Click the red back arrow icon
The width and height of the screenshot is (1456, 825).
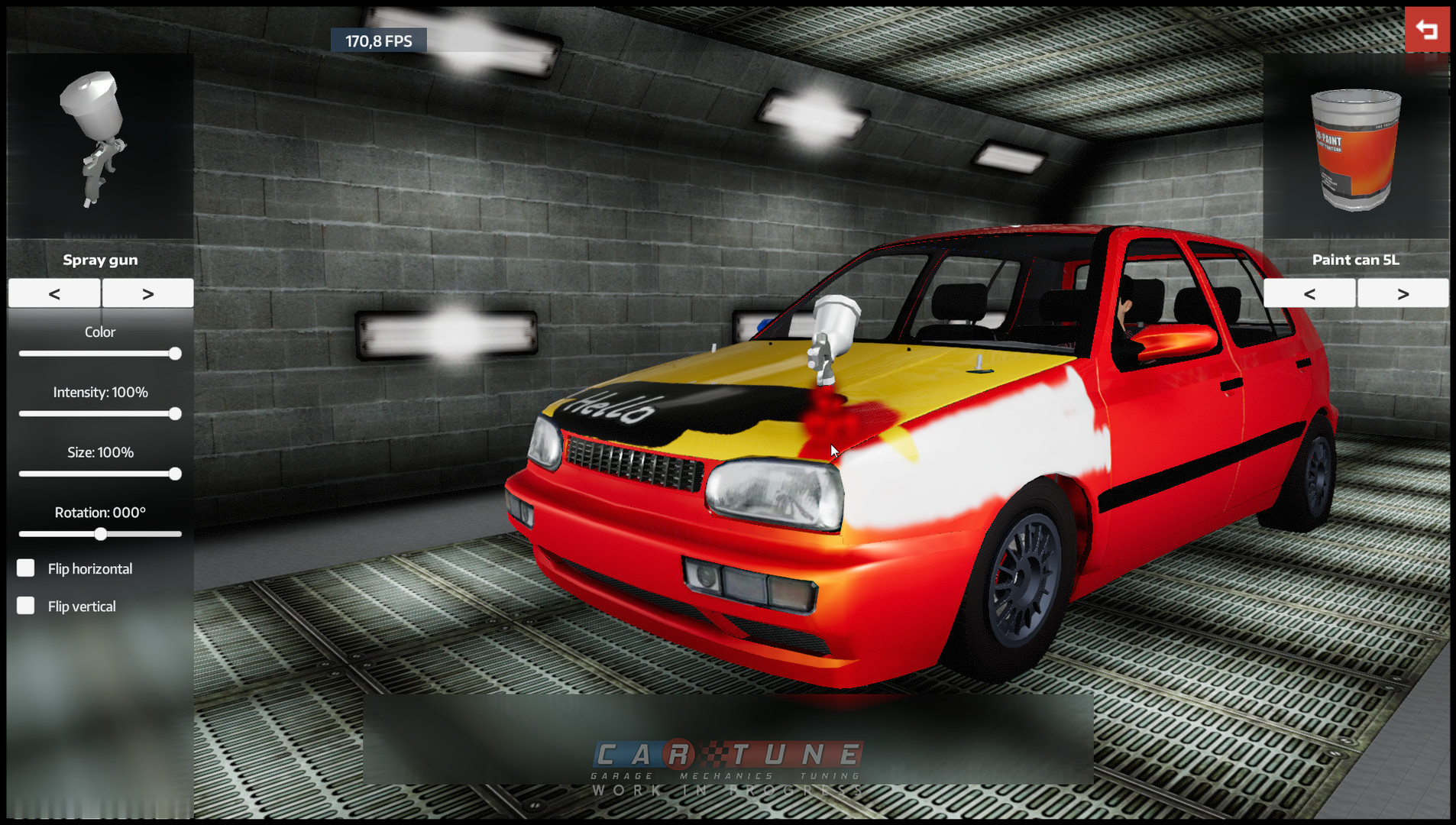(1427, 29)
